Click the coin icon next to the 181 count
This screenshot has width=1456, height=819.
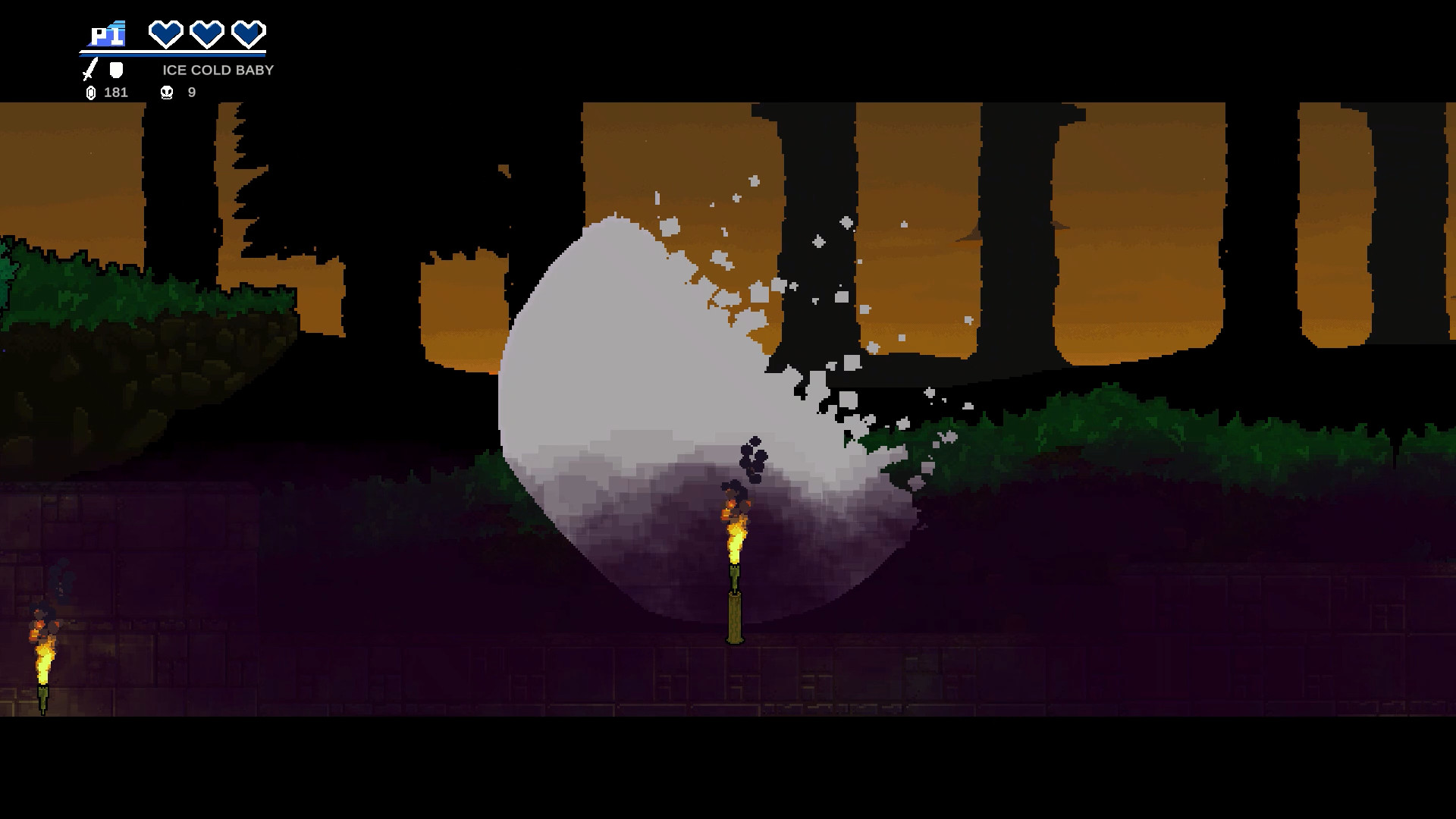[91, 93]
